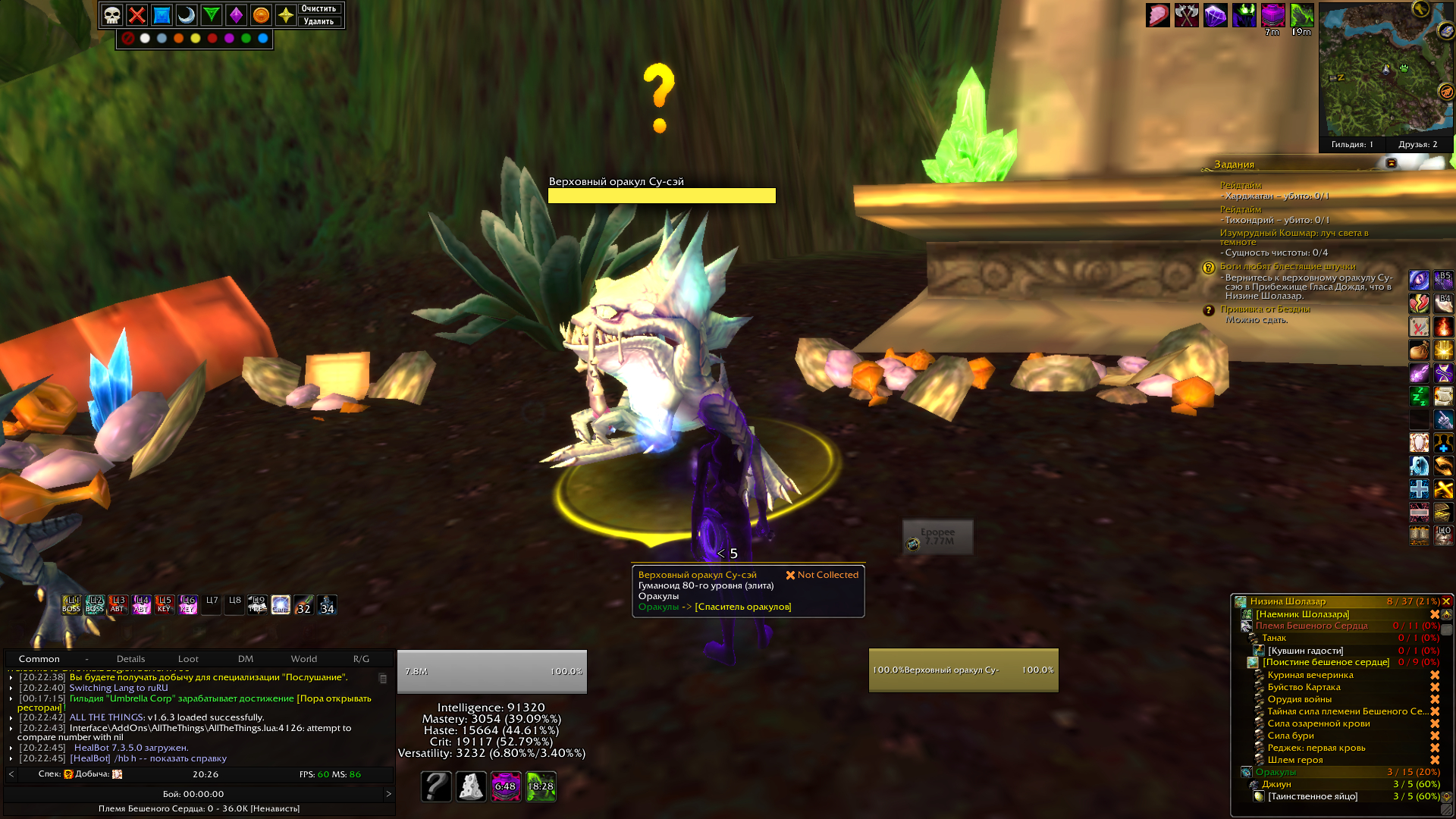Select the yellow world marker dot
Viewport: 1456px width, 819px height.
click(x=196, y=38)
